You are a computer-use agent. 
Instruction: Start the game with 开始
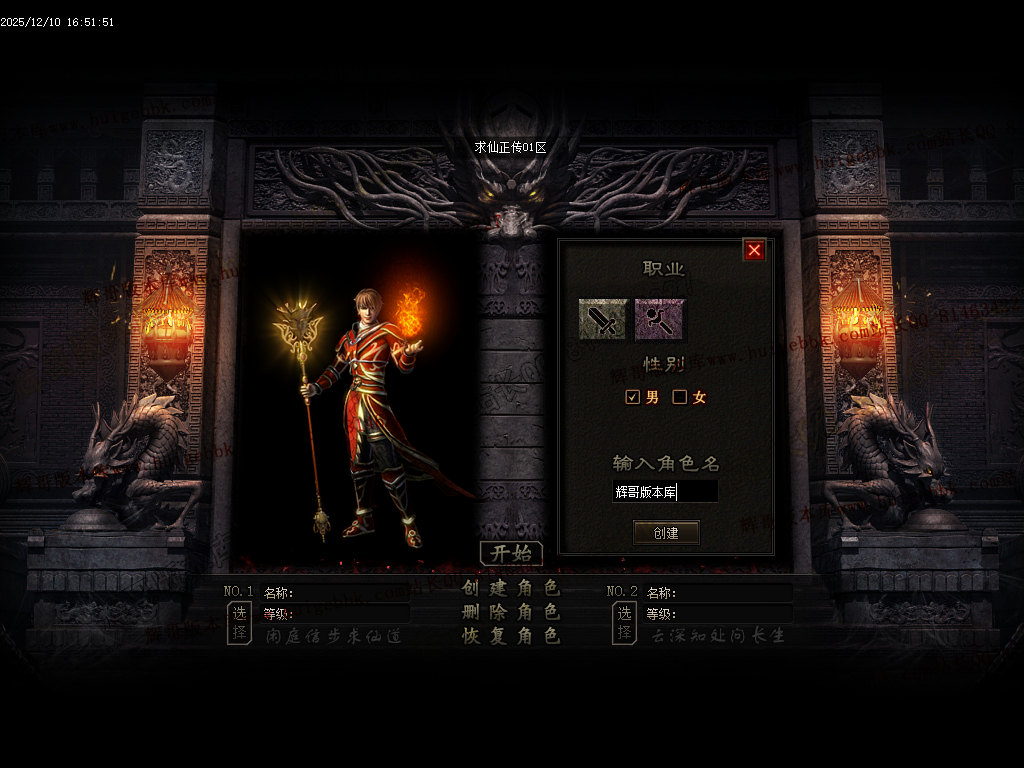tap(511, 554)
